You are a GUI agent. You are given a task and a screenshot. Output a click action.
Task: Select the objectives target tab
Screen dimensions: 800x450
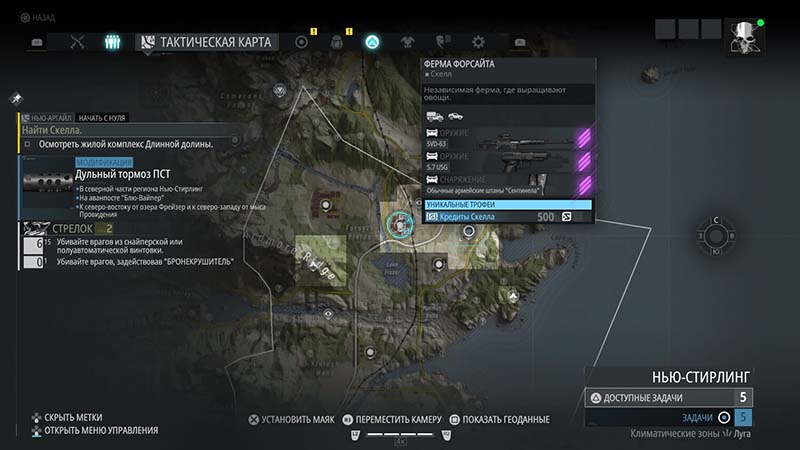pyautogui.click(x=301, y=42)
